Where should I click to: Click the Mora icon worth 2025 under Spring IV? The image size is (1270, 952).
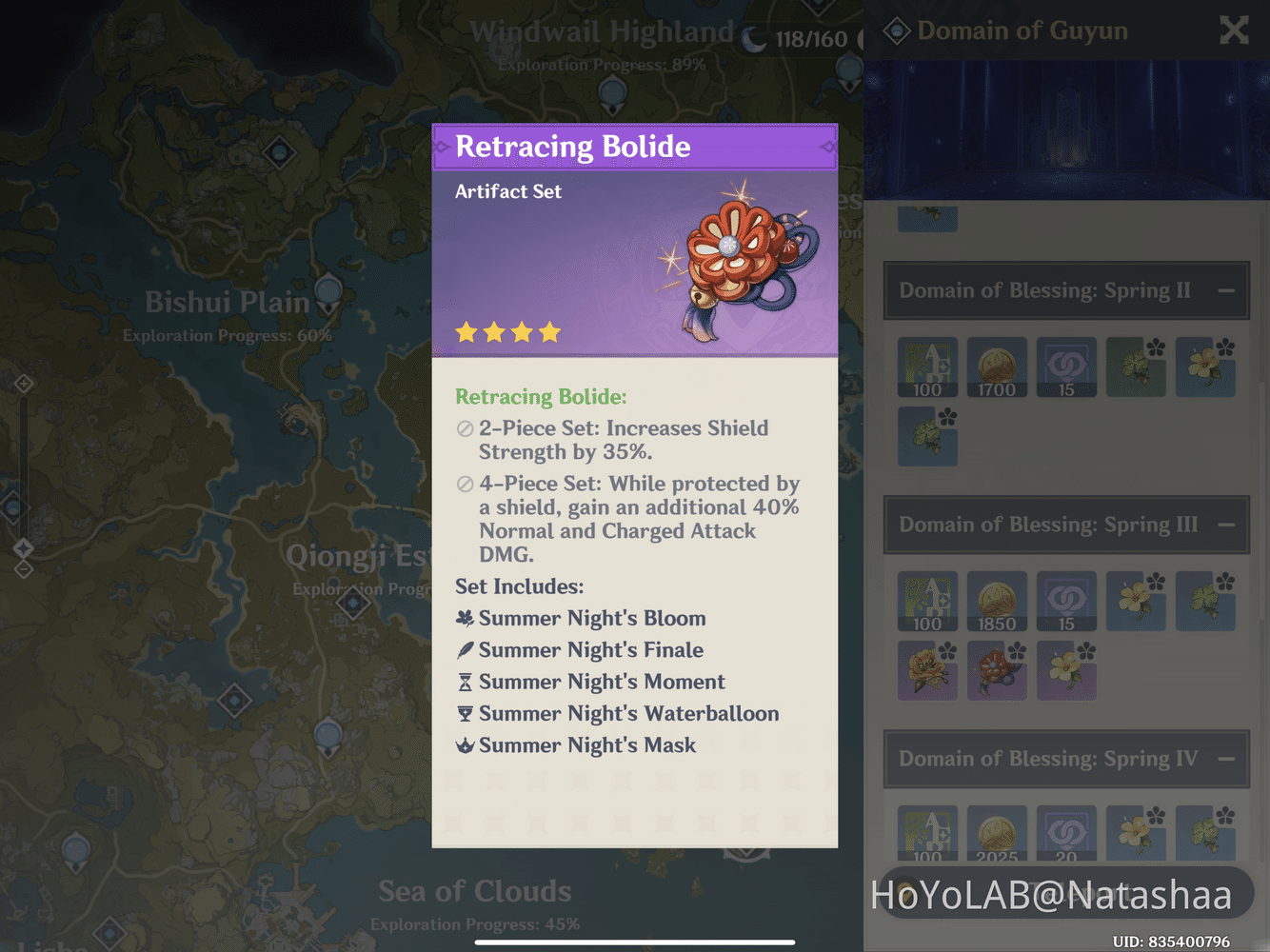pyautogui.click(x=997, y=833)
